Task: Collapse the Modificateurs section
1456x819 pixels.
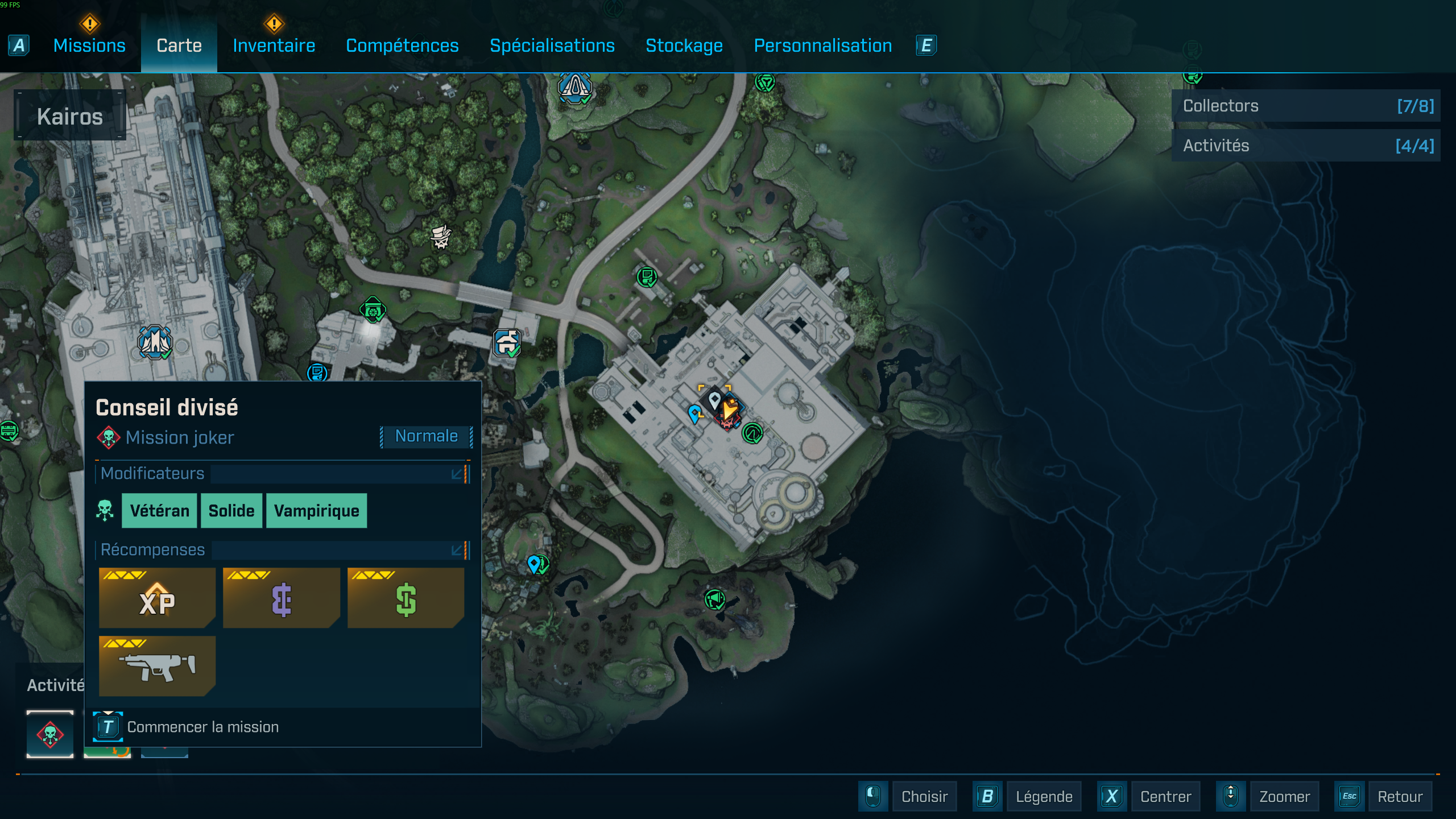Action: [456, 474]
